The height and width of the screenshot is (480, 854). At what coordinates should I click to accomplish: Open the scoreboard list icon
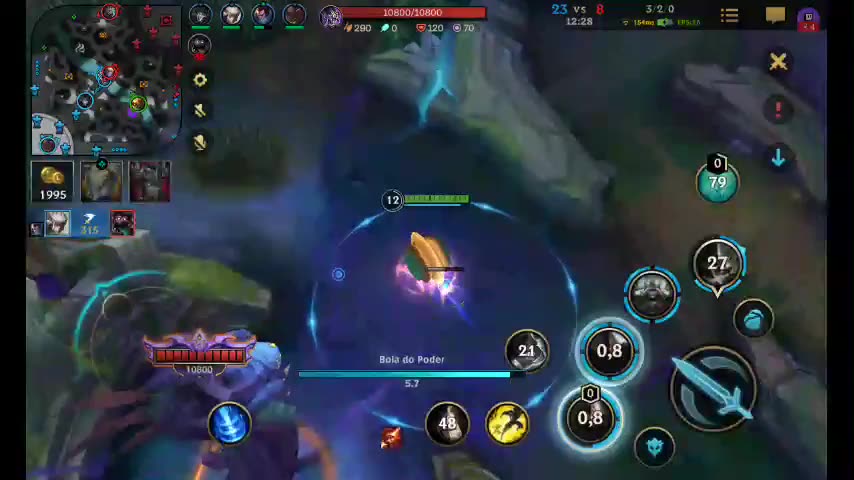tap(729, 15)
